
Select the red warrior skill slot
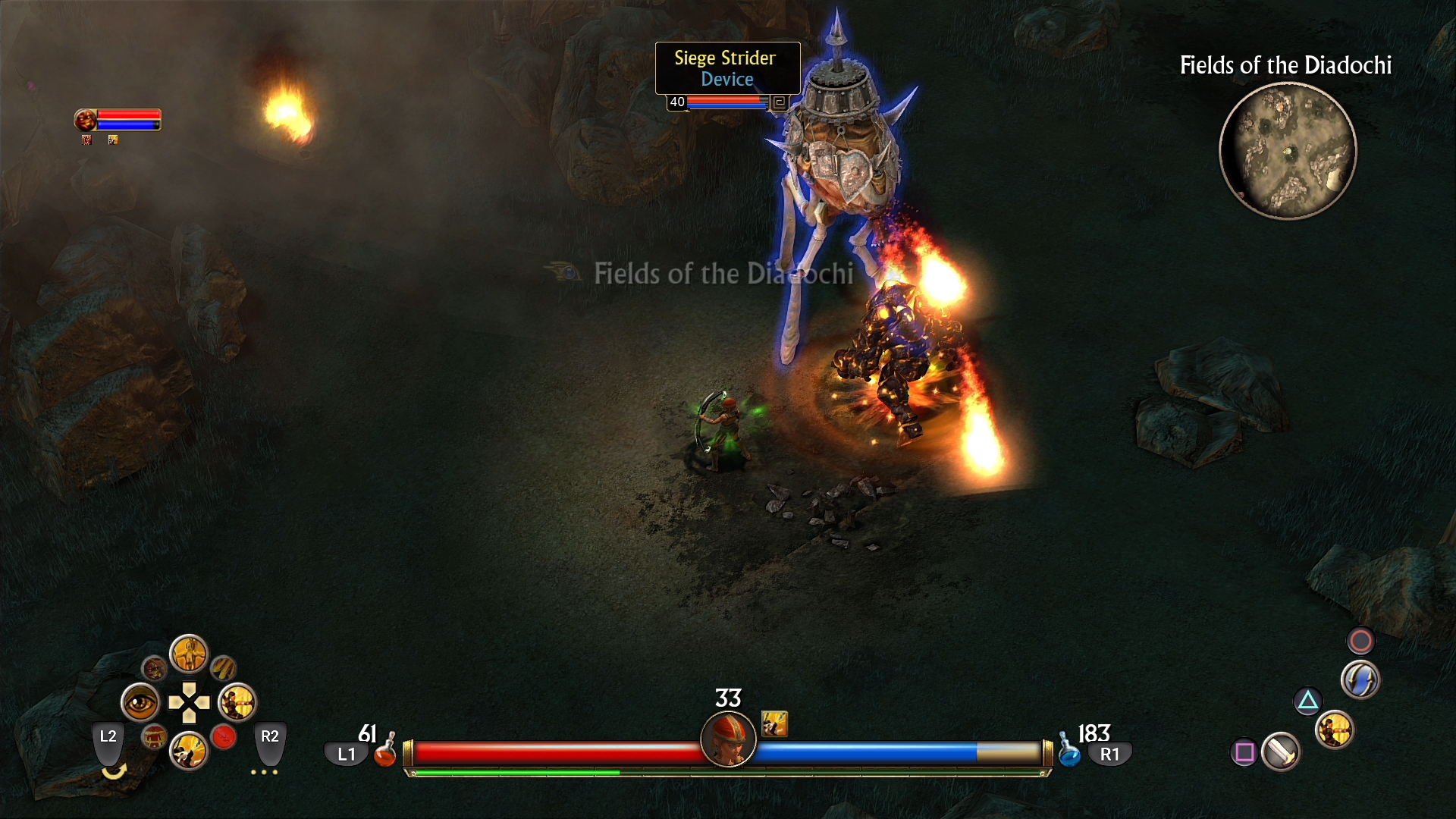click(x=154, y=736)
